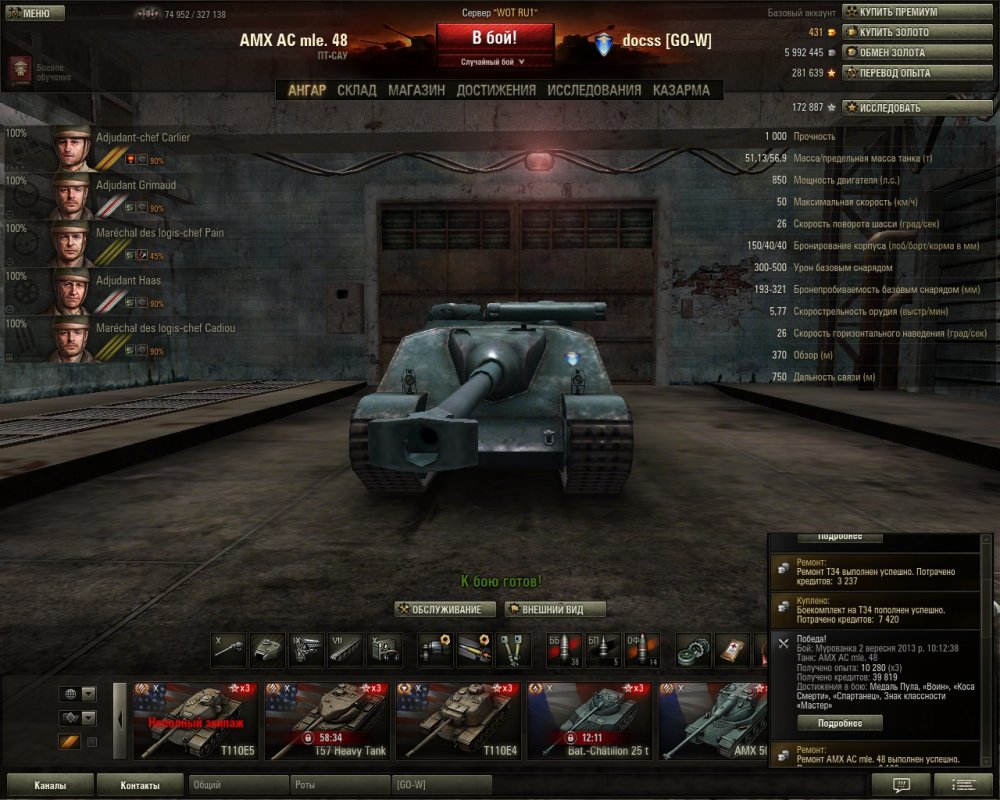The width and height of the screenshot is (1000, 800).
Task: Click the red «В бой!» button
Action: click(495, 39)
